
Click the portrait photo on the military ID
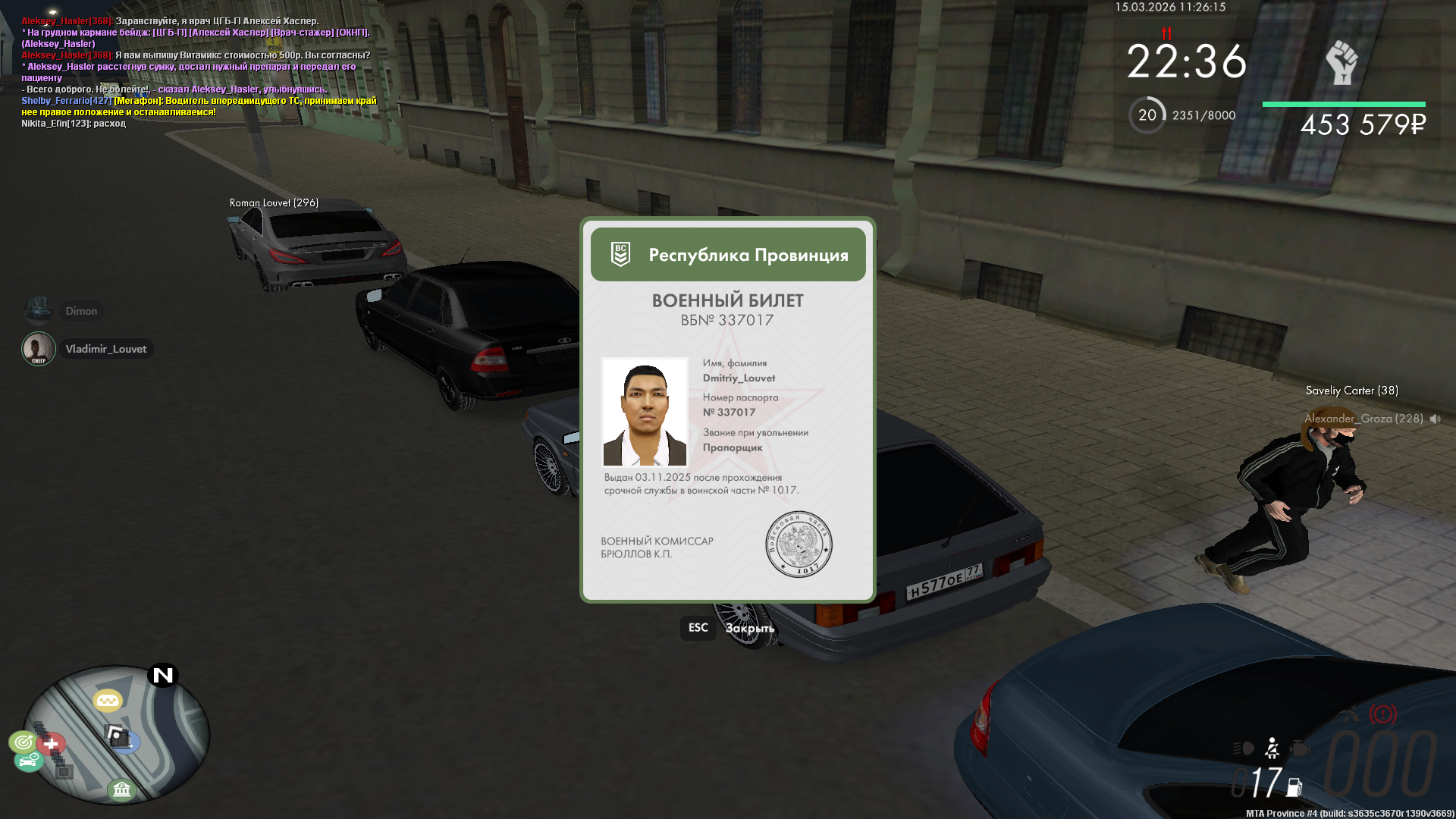(645, 412)
